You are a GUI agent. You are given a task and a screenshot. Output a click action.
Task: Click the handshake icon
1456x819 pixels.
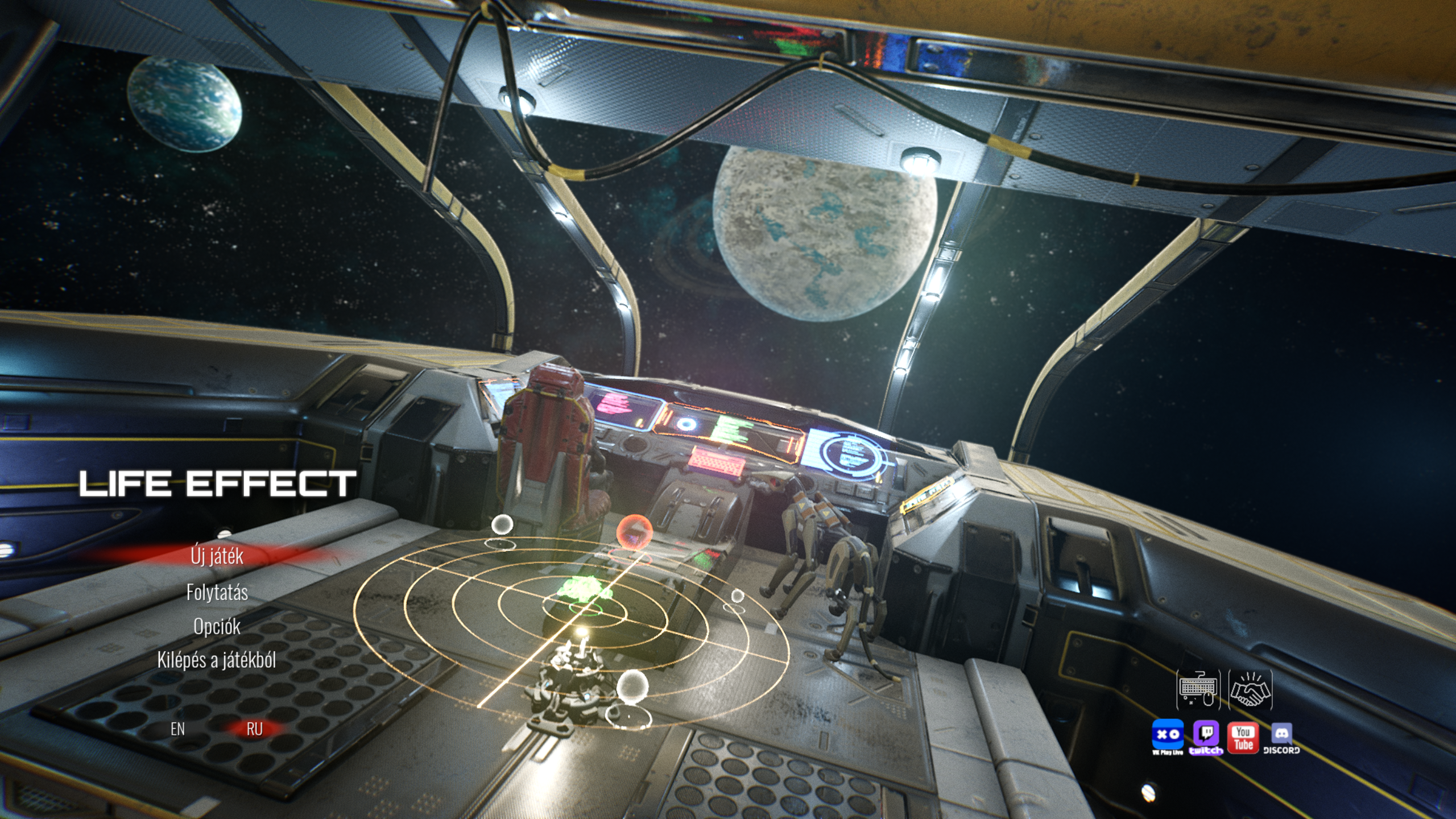tap(1250, 690)
